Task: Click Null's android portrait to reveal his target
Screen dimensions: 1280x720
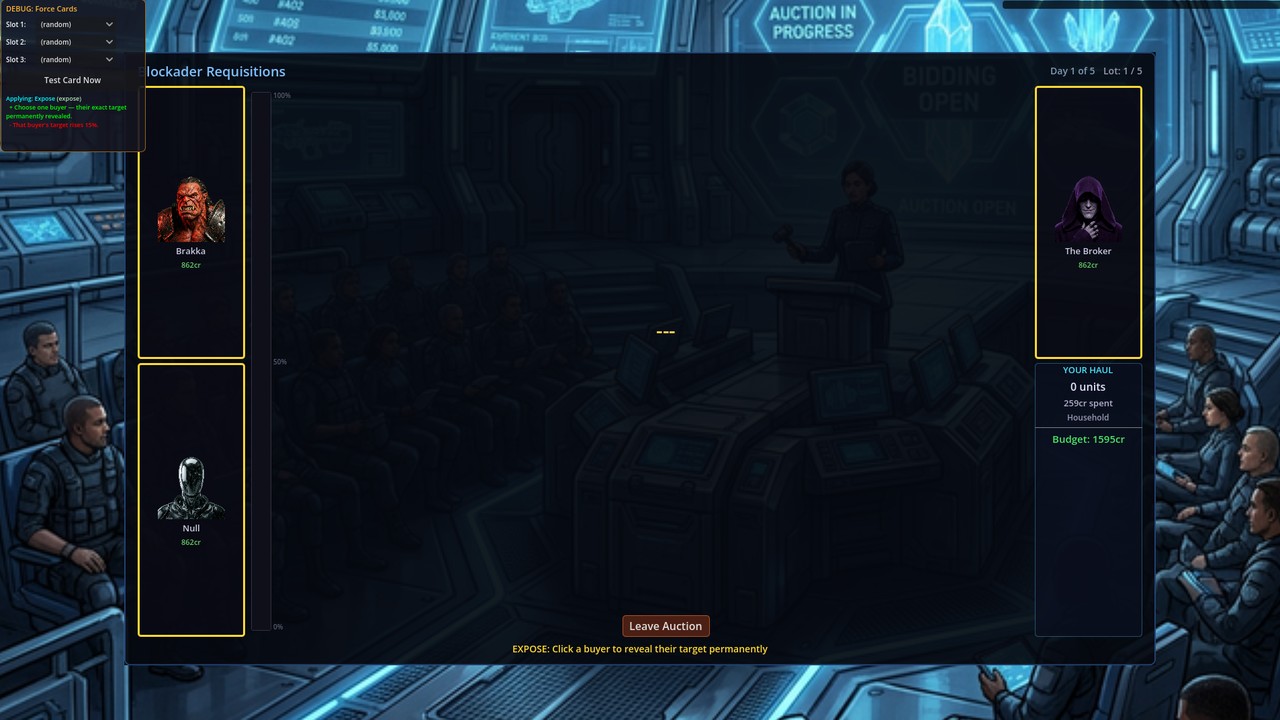Action: point(190,487)
